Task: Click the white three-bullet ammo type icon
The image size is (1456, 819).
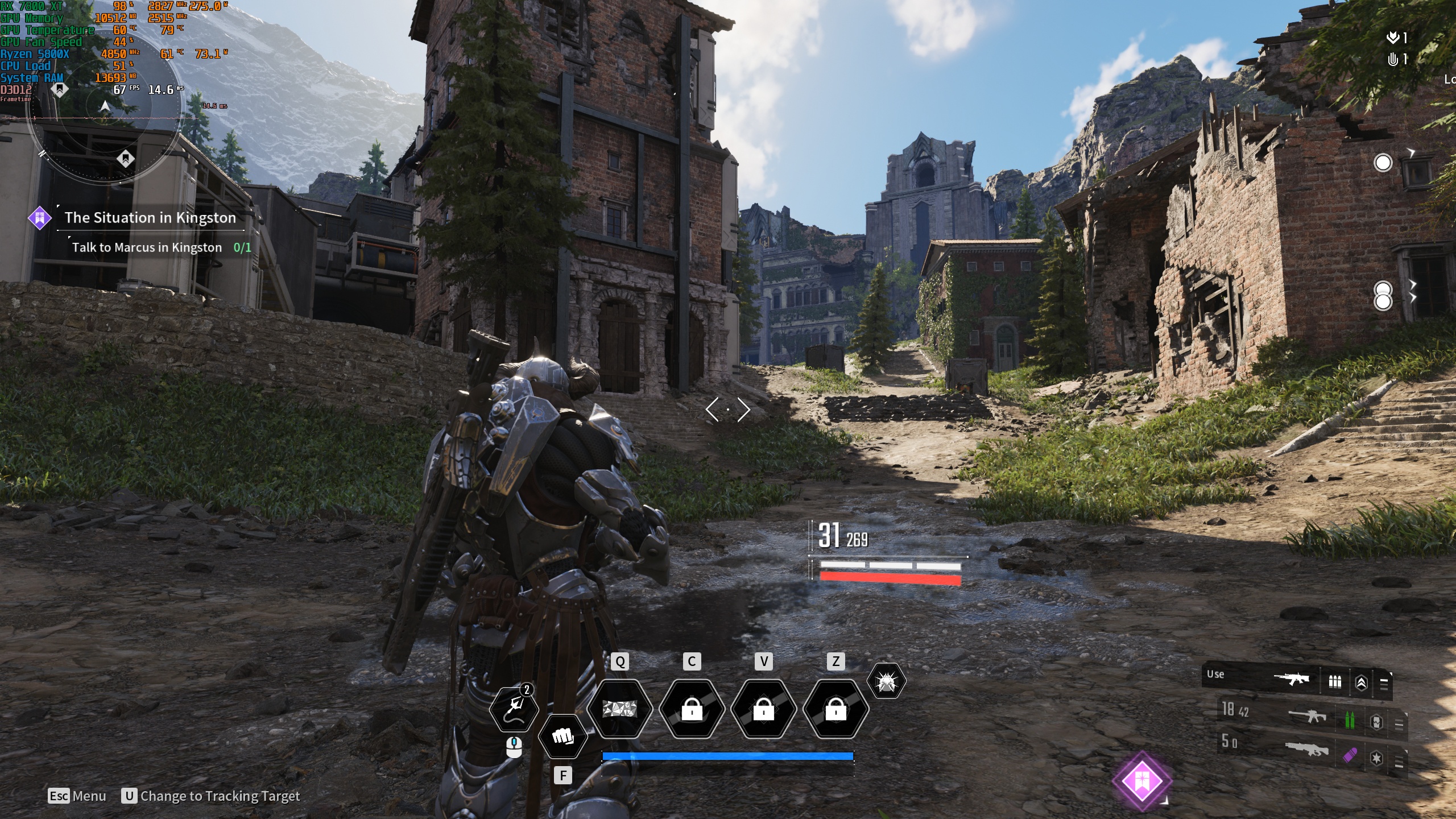Action: click(1335, 681)
